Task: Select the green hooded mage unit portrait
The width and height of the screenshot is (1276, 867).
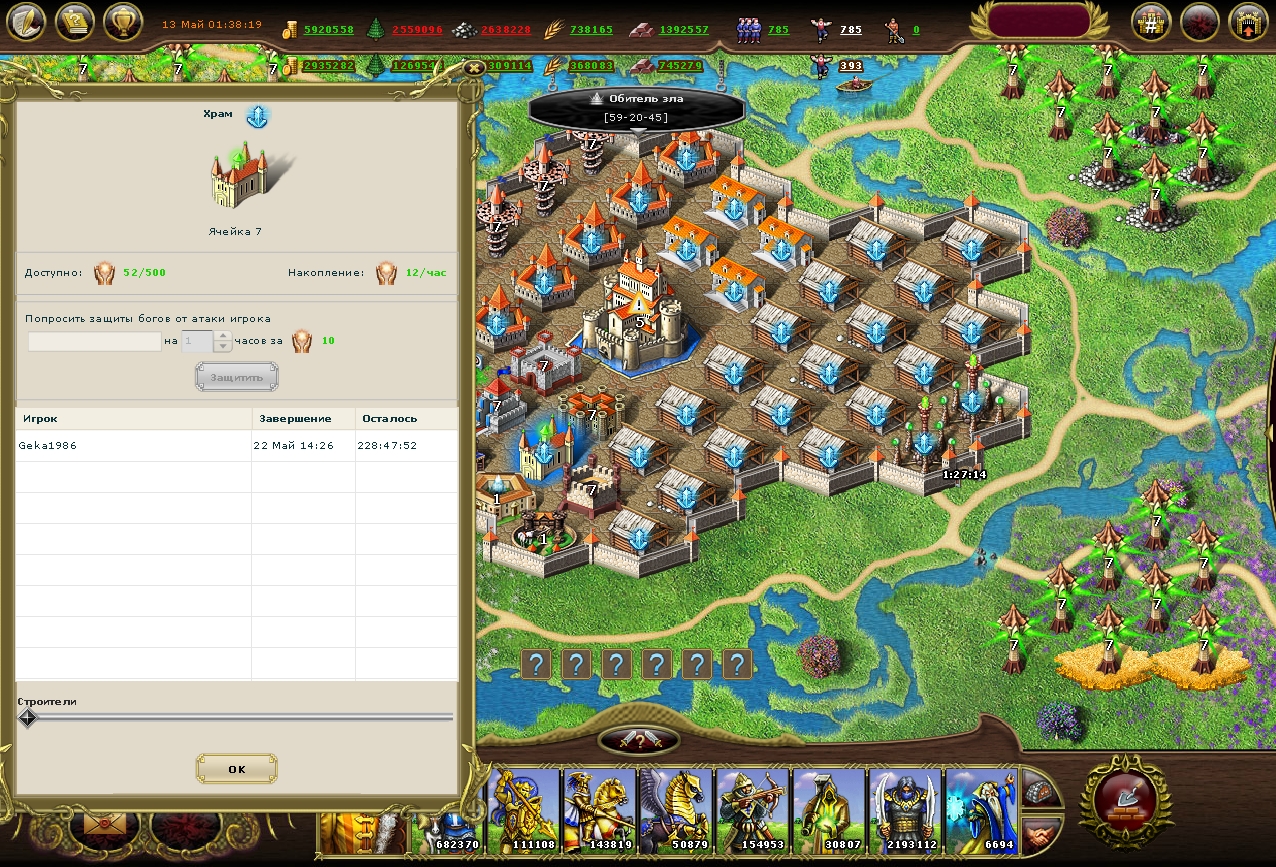Action: [829, 810]
